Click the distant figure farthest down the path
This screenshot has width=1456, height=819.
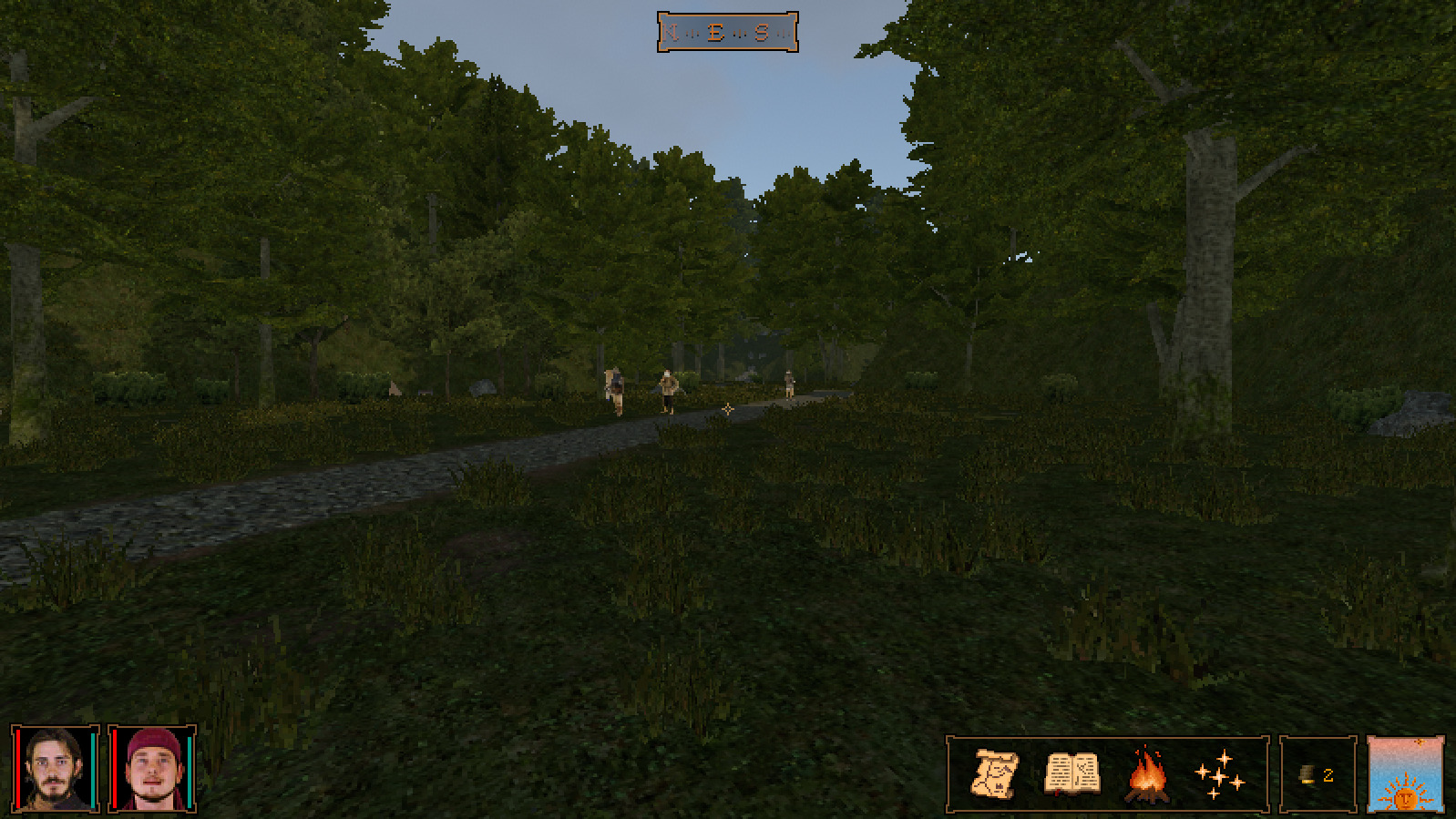pos(788,385)
